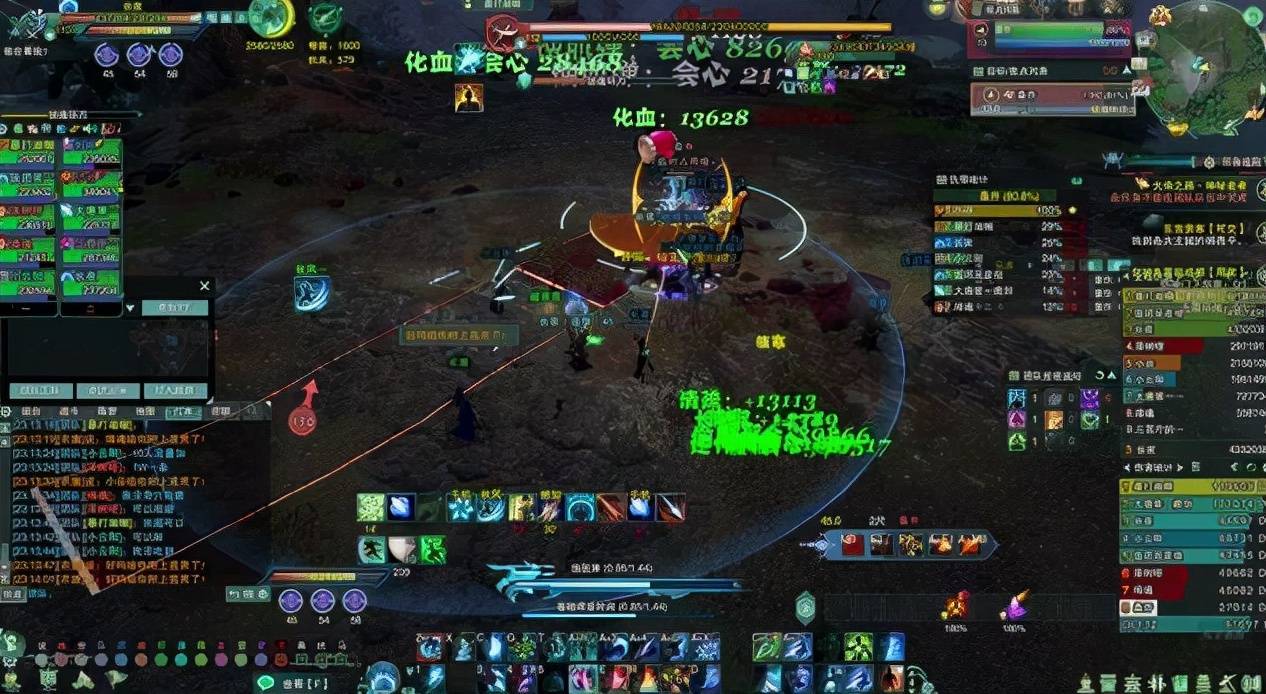Select the red square icon in combo bar

point(852,544)
